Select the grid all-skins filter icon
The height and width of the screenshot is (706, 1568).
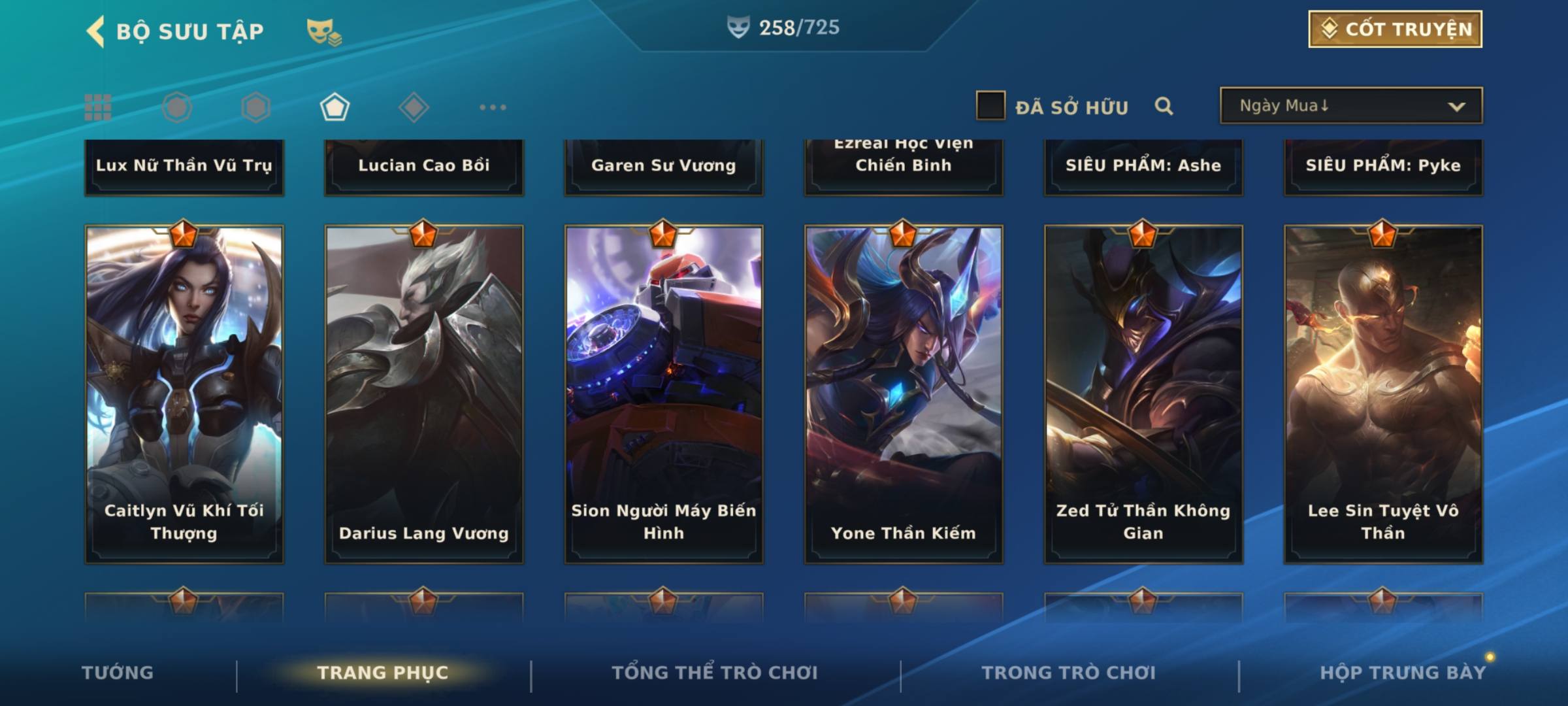coord(98,107)
